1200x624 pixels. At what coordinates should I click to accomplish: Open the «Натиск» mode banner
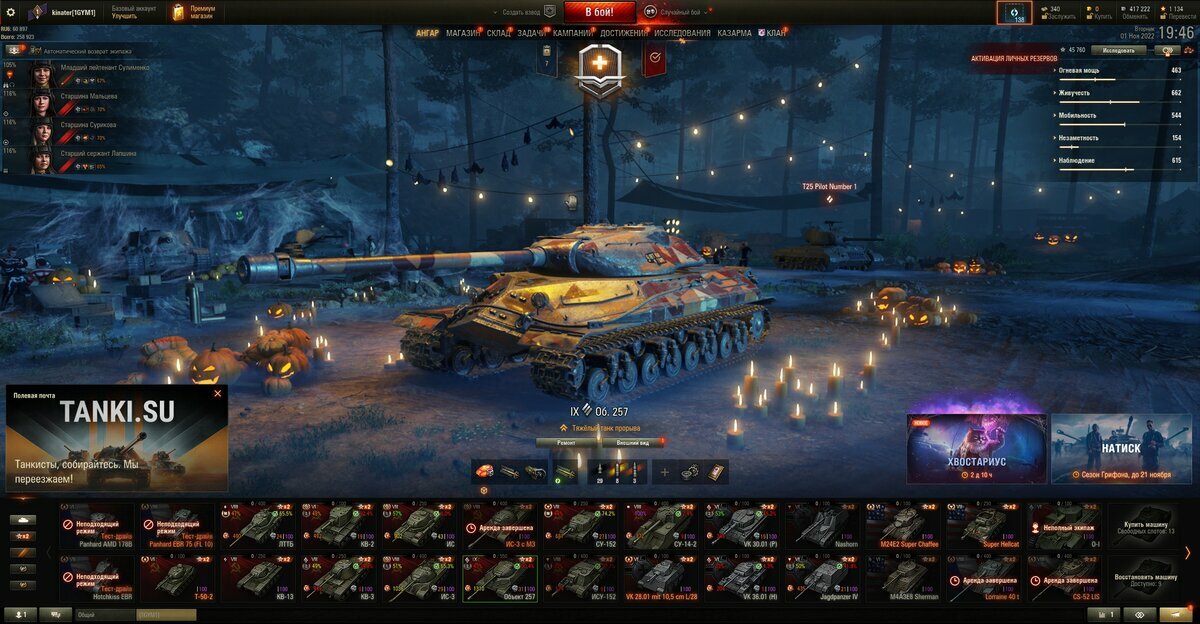tap(1120, 447)
